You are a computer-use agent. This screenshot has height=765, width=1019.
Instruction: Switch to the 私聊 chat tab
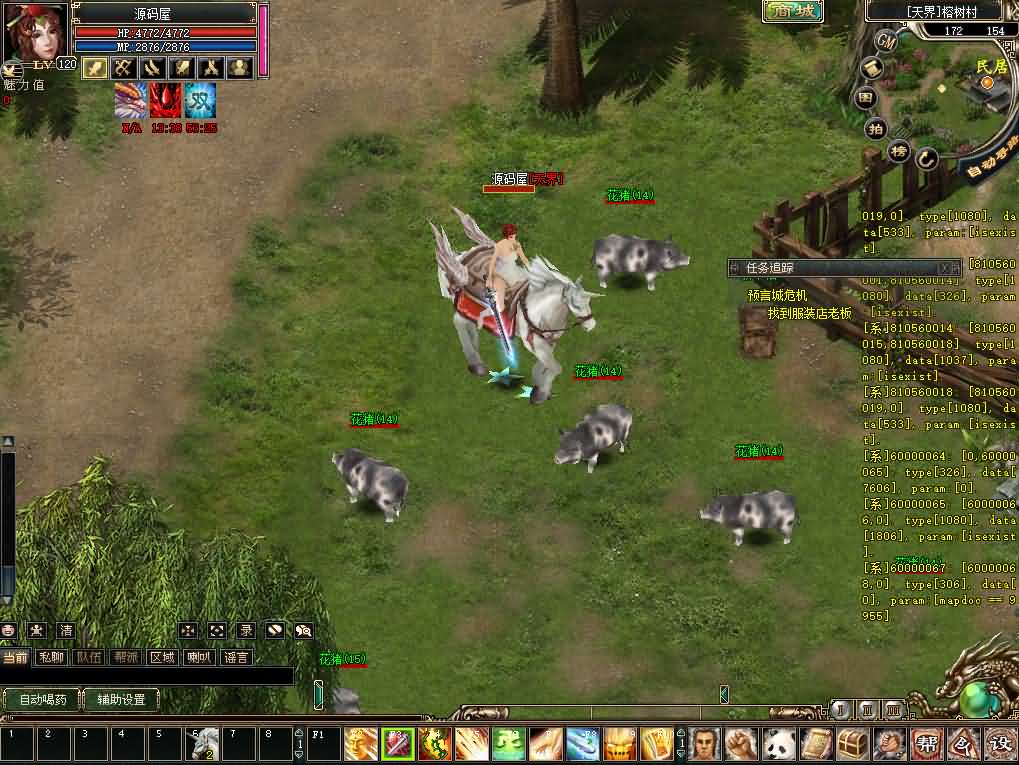click(x=51, y=657)
